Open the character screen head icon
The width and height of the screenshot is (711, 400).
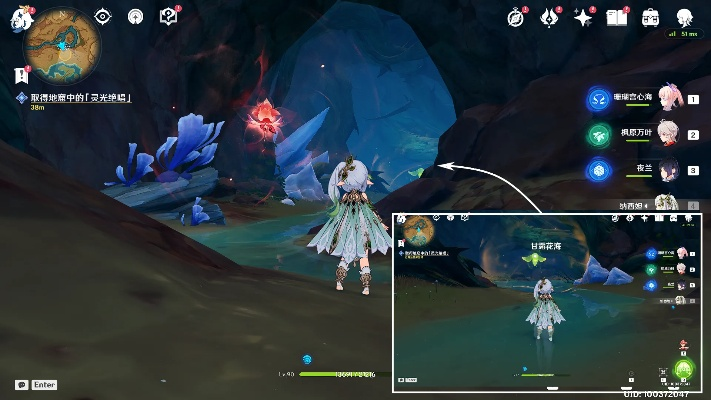685,17
